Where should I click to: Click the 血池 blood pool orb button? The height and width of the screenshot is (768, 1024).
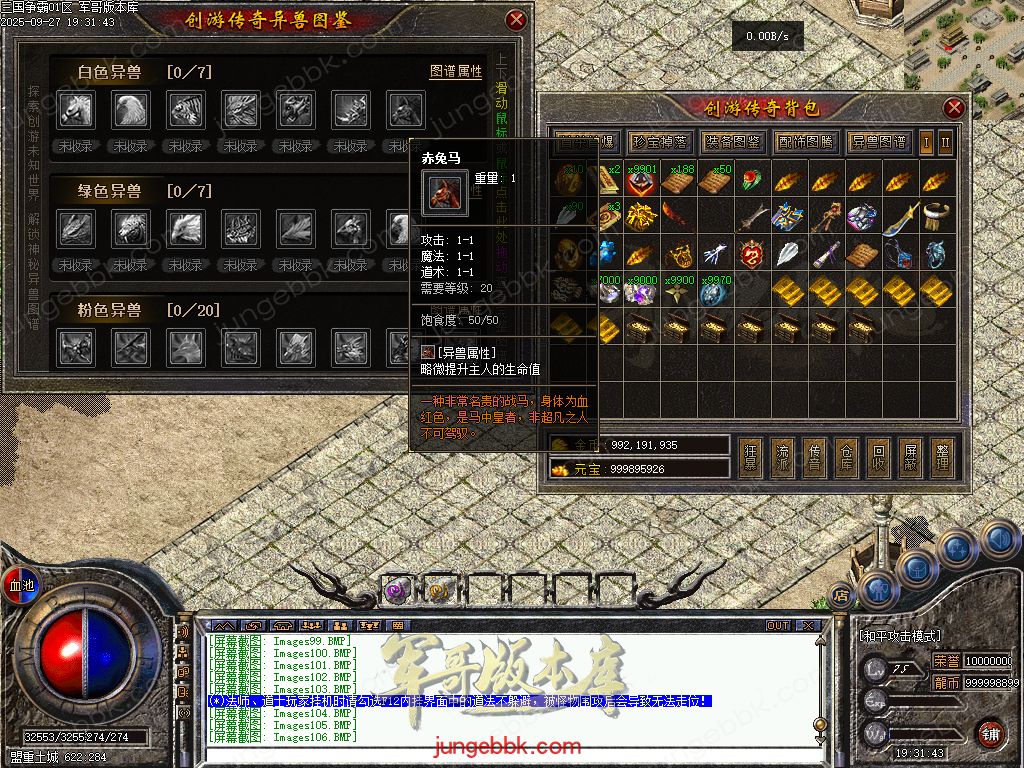(21, 585)
